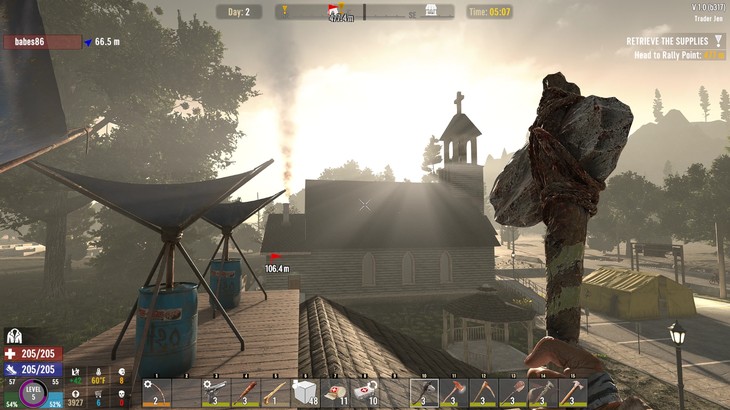This screenshot has height=410, width=730.
Task: Click party member babes86 nameplate
Action: [42, 42]
